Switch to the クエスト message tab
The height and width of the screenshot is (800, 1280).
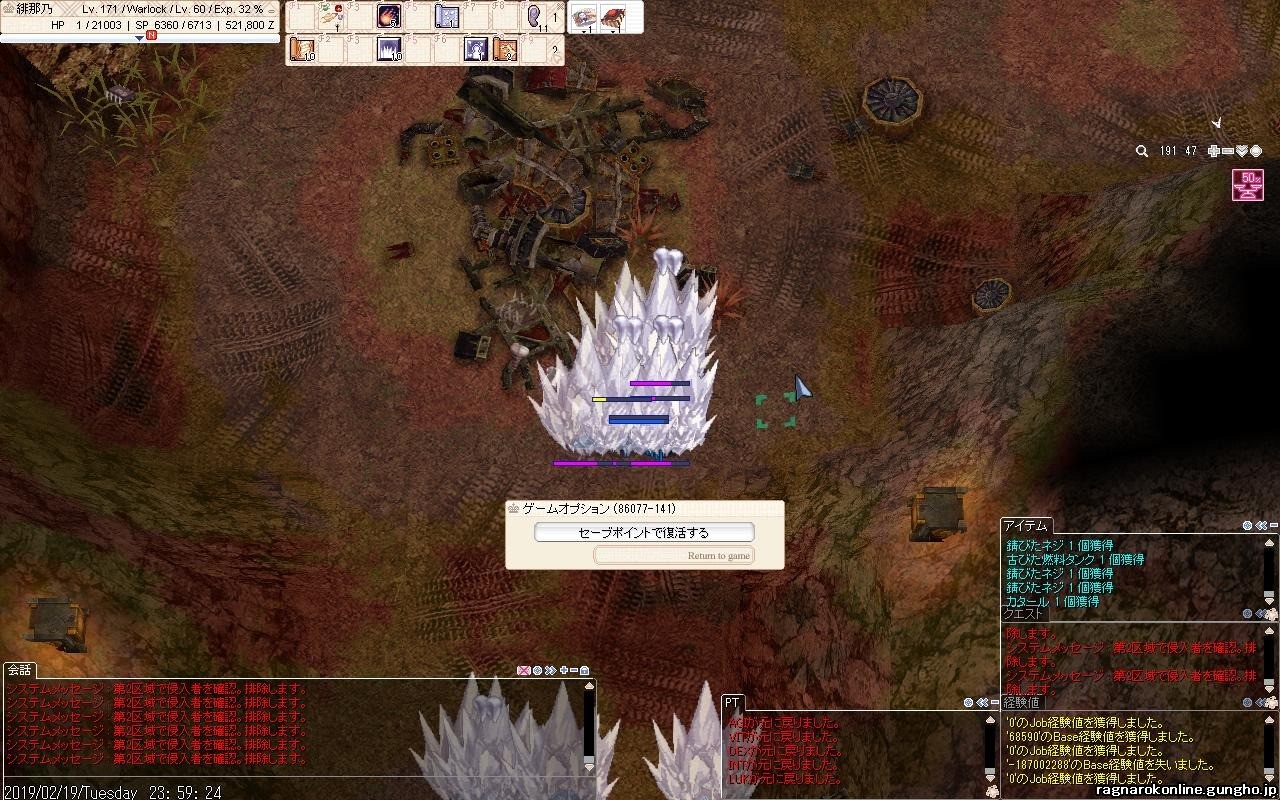[x=1023, y=614]
